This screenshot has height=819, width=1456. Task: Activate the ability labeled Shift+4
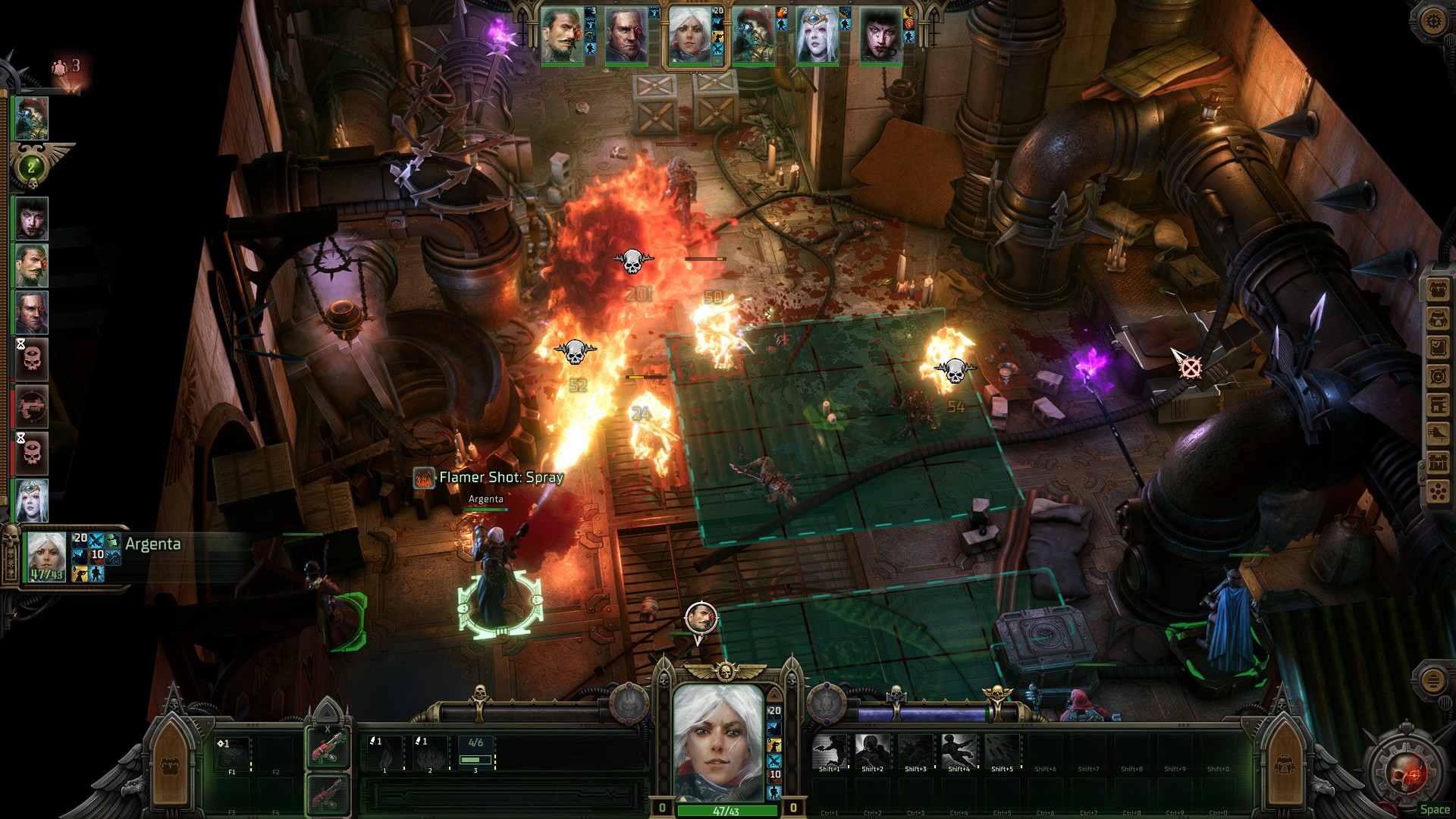click(959, 751)
